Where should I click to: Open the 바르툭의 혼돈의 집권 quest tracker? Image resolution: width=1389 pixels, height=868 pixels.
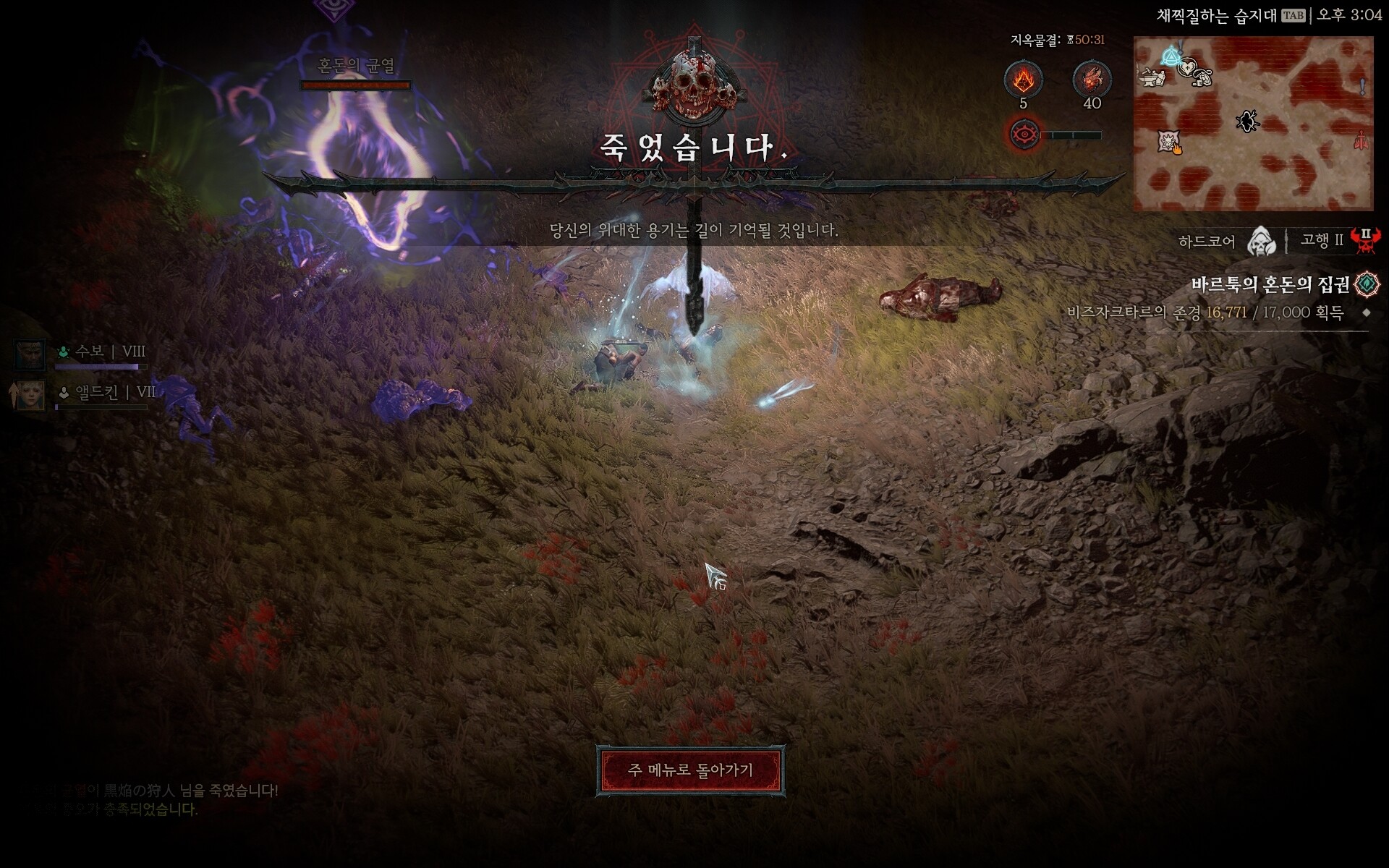[1270, 285]
